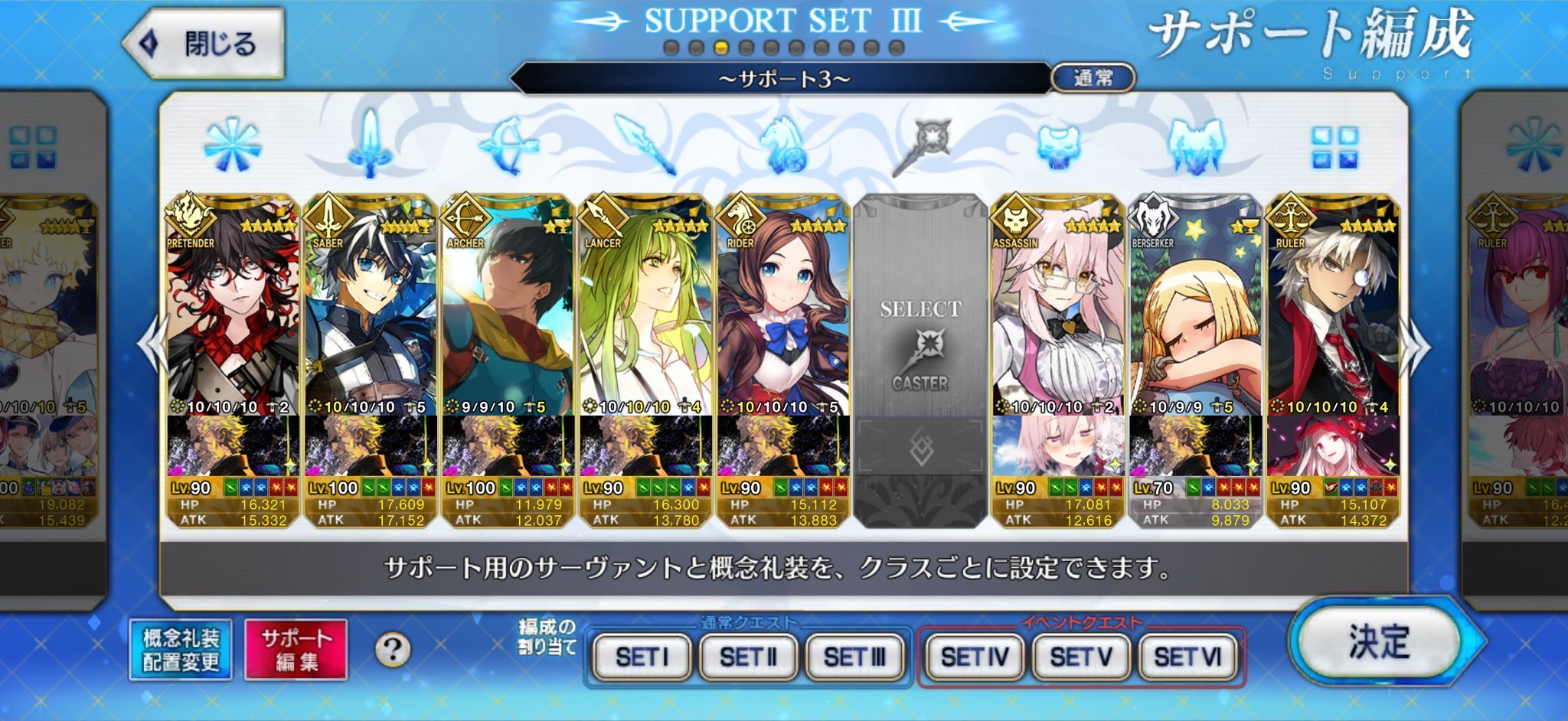Image resolution: width=1568 pixels, height=721 pixels.
Task: Assign this support to SET III
Action: coord(854,657)
